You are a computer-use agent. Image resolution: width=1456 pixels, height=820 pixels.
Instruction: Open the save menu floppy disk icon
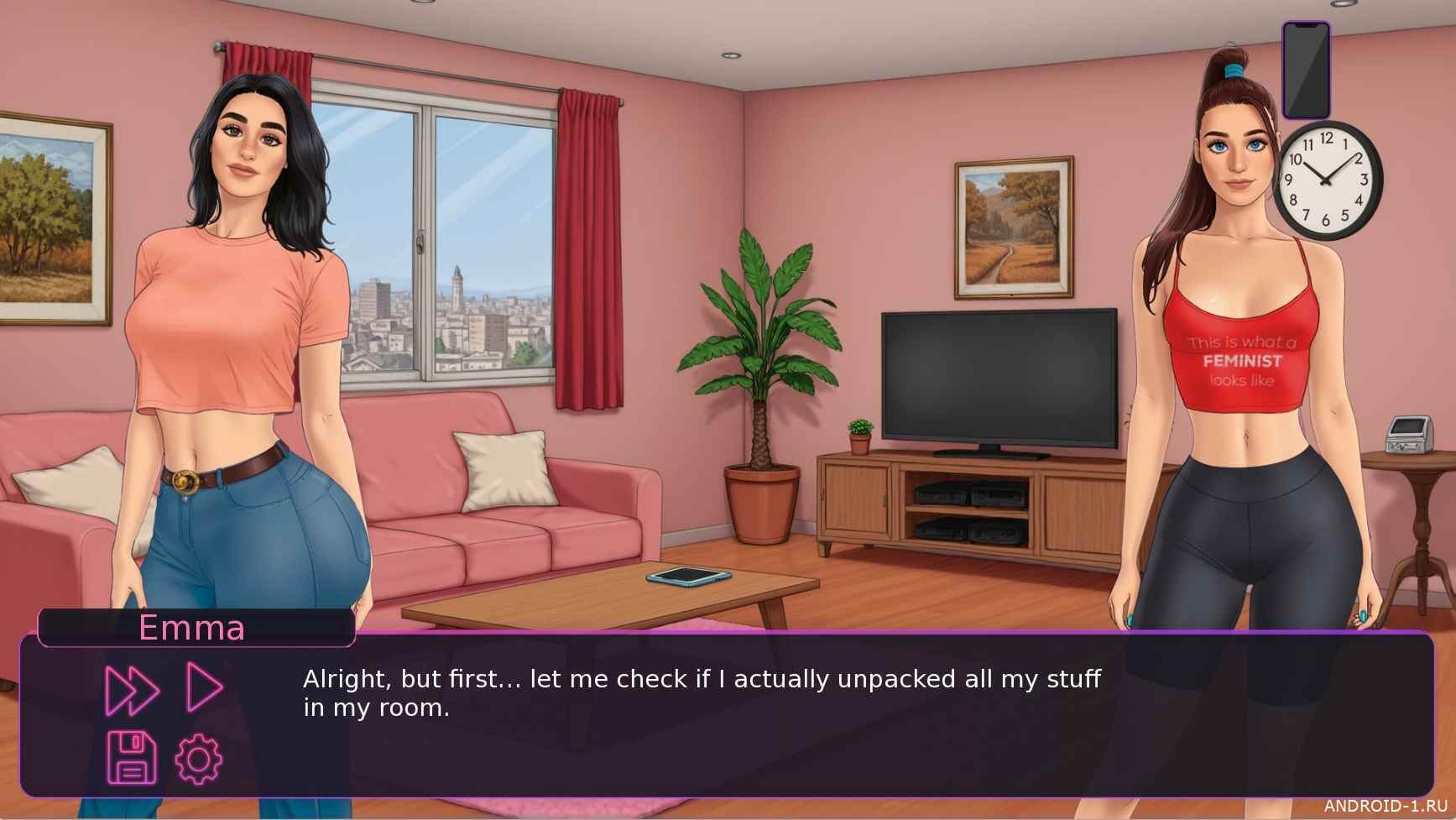tap(132, 757)
